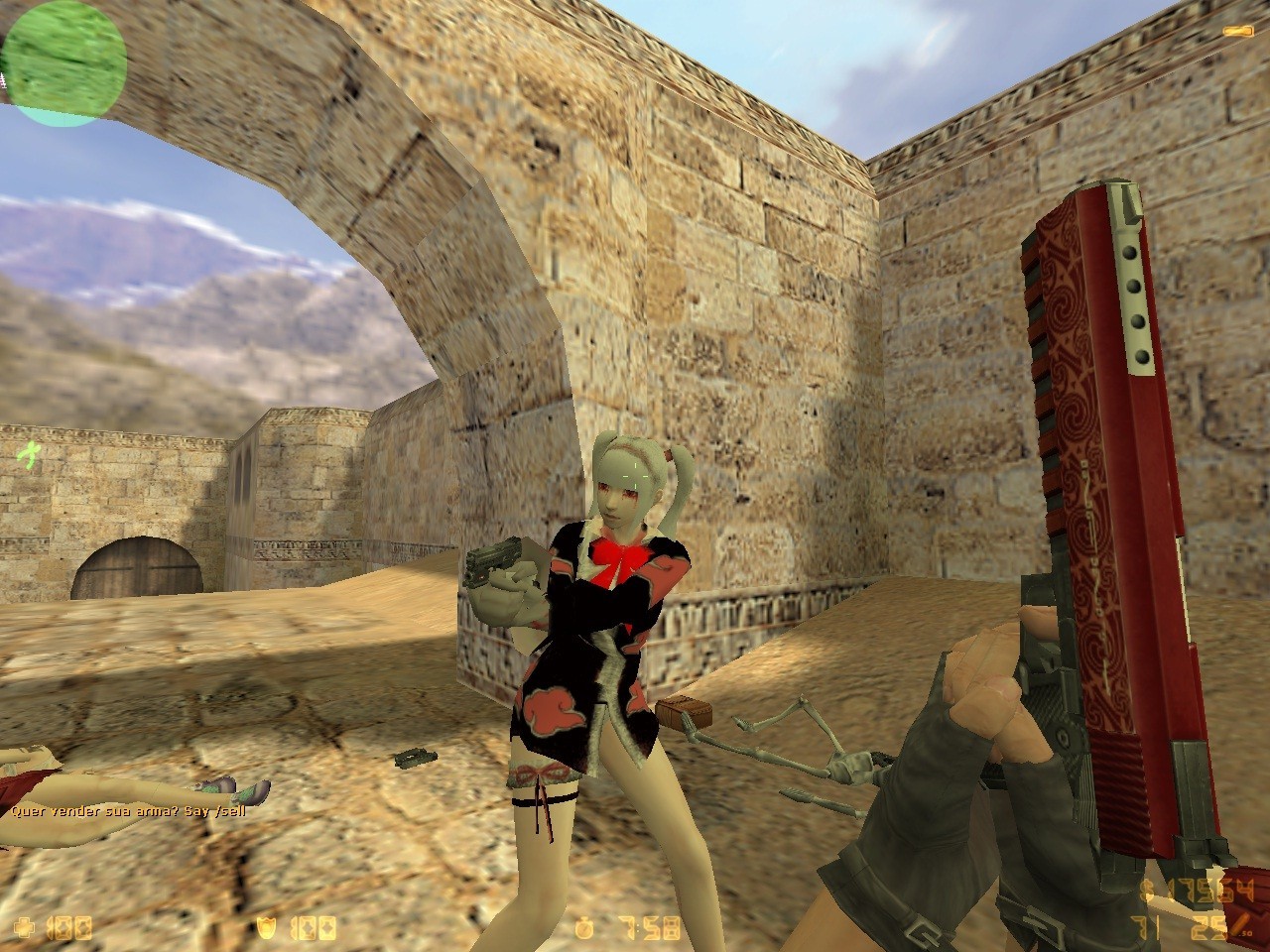This screenshot has height=952, width=1270.
Task: Click the green radar circle
Action: click(x=63, y=64)
